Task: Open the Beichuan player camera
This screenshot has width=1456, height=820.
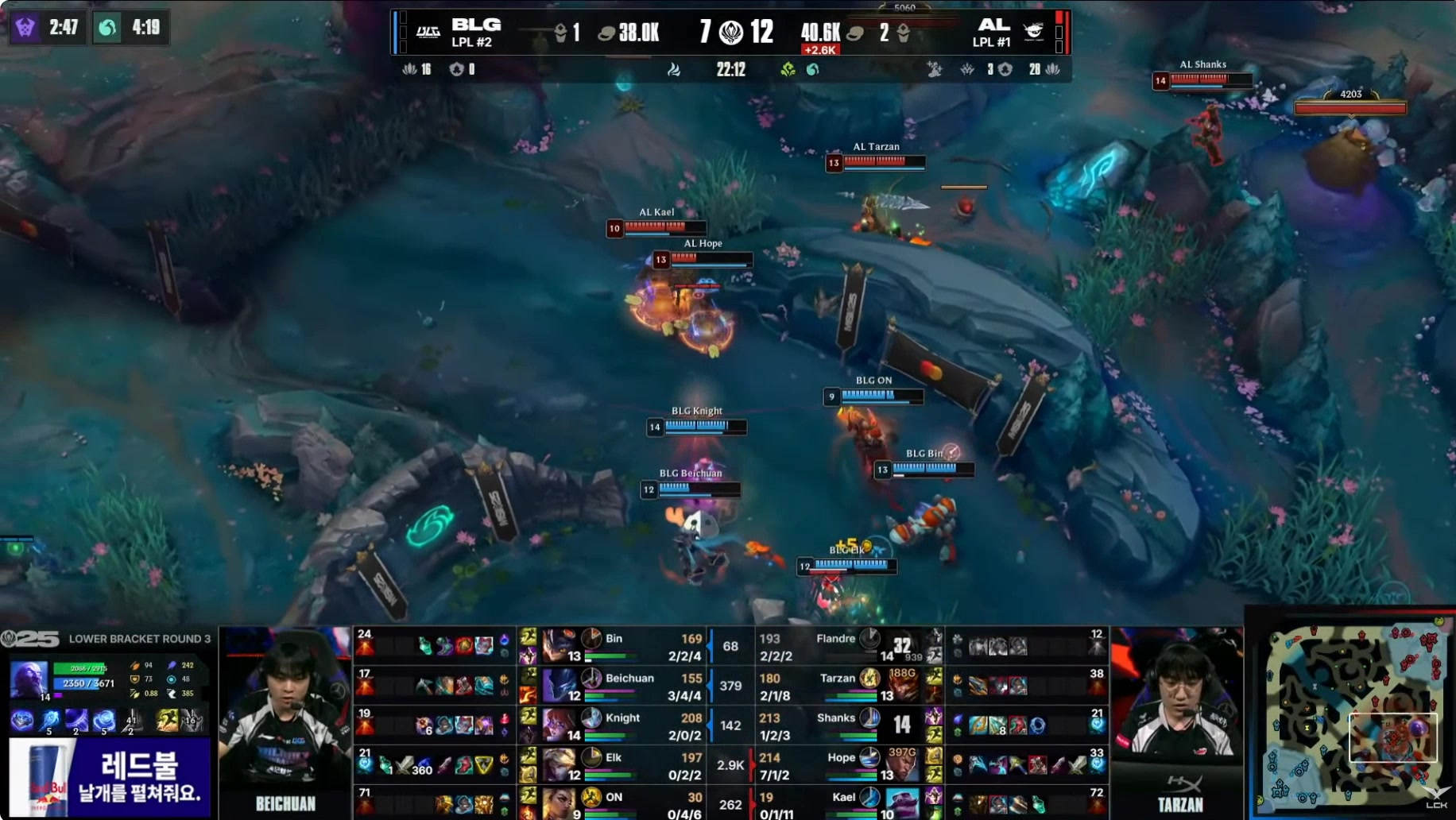Action: (285, 719)
